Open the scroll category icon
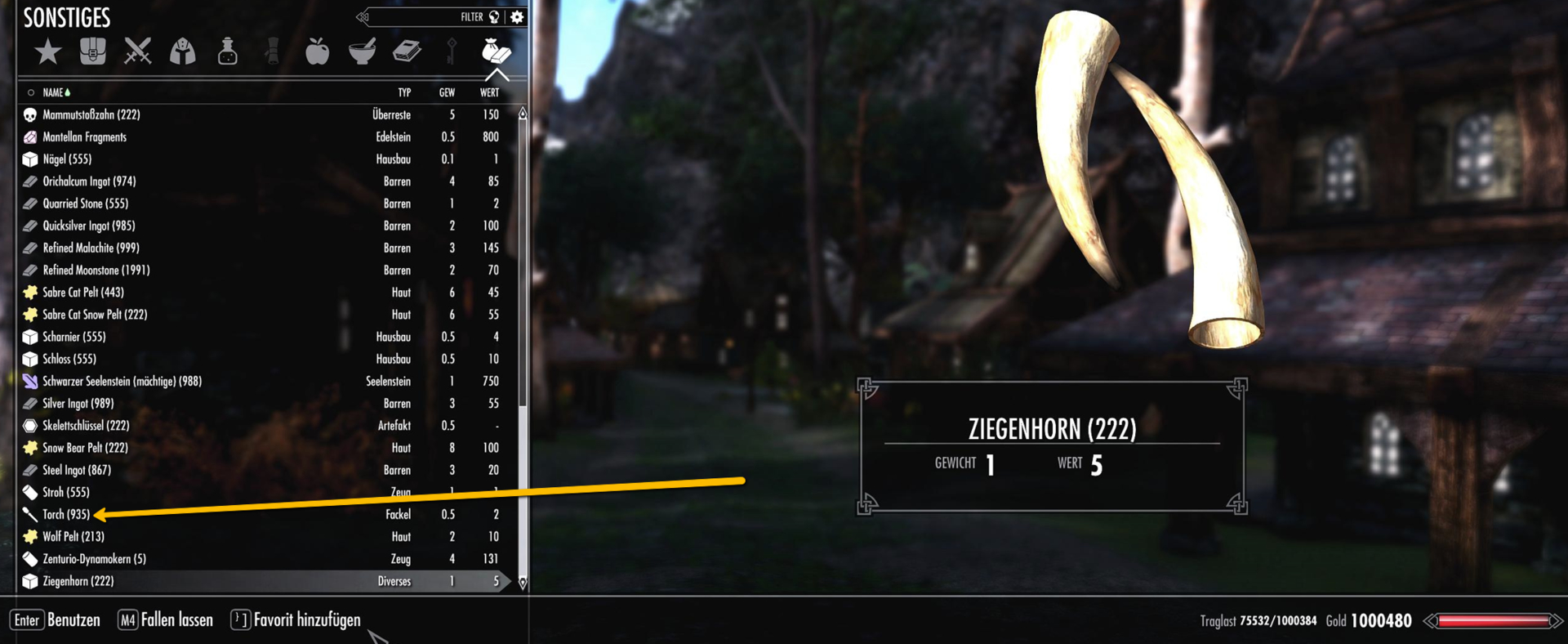1568x644 pixels. 272,51
